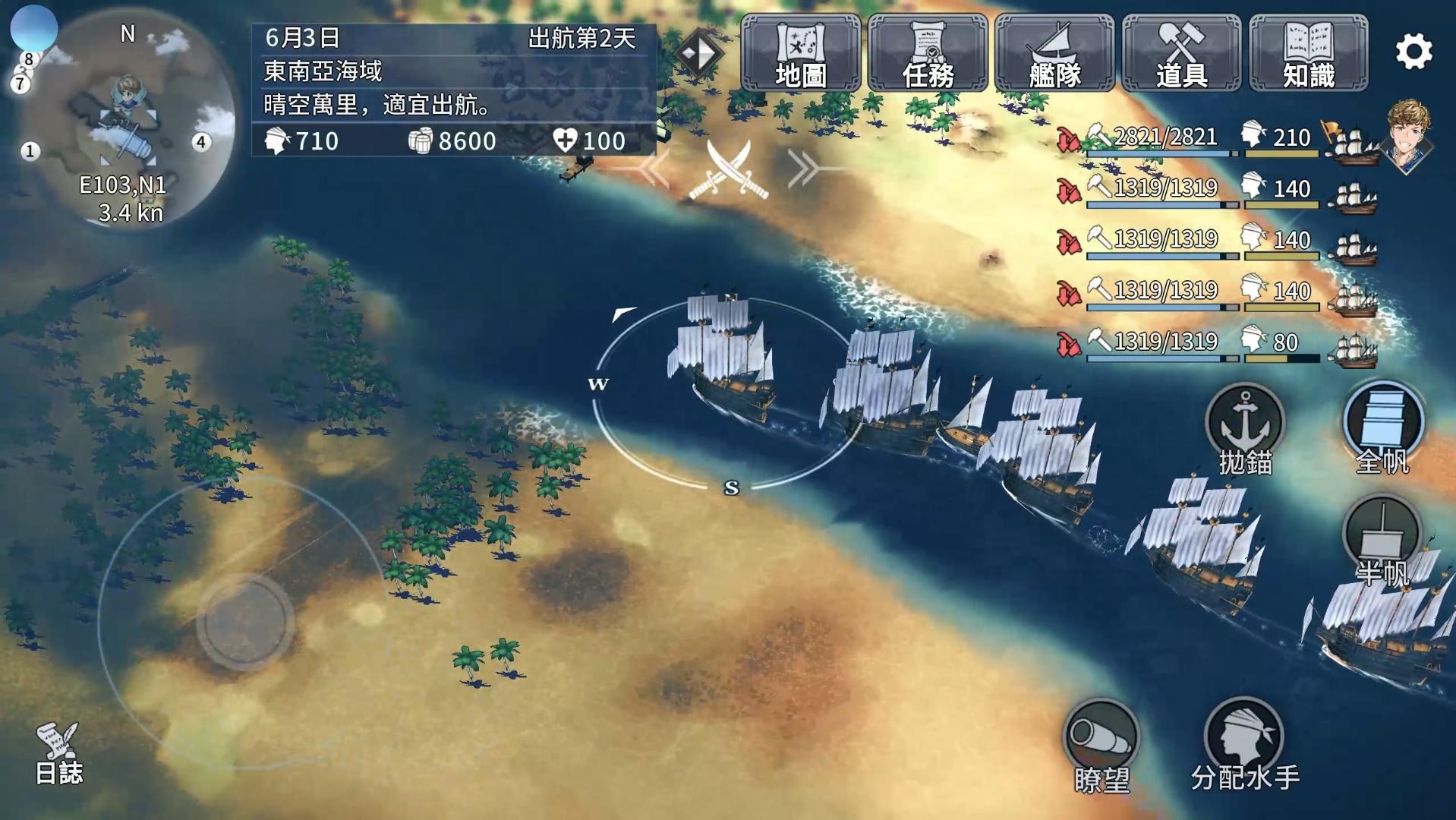This screenshot has width=1456, height=820.
Task: Open the 地圖 map menu
Action: pos(800,53)
